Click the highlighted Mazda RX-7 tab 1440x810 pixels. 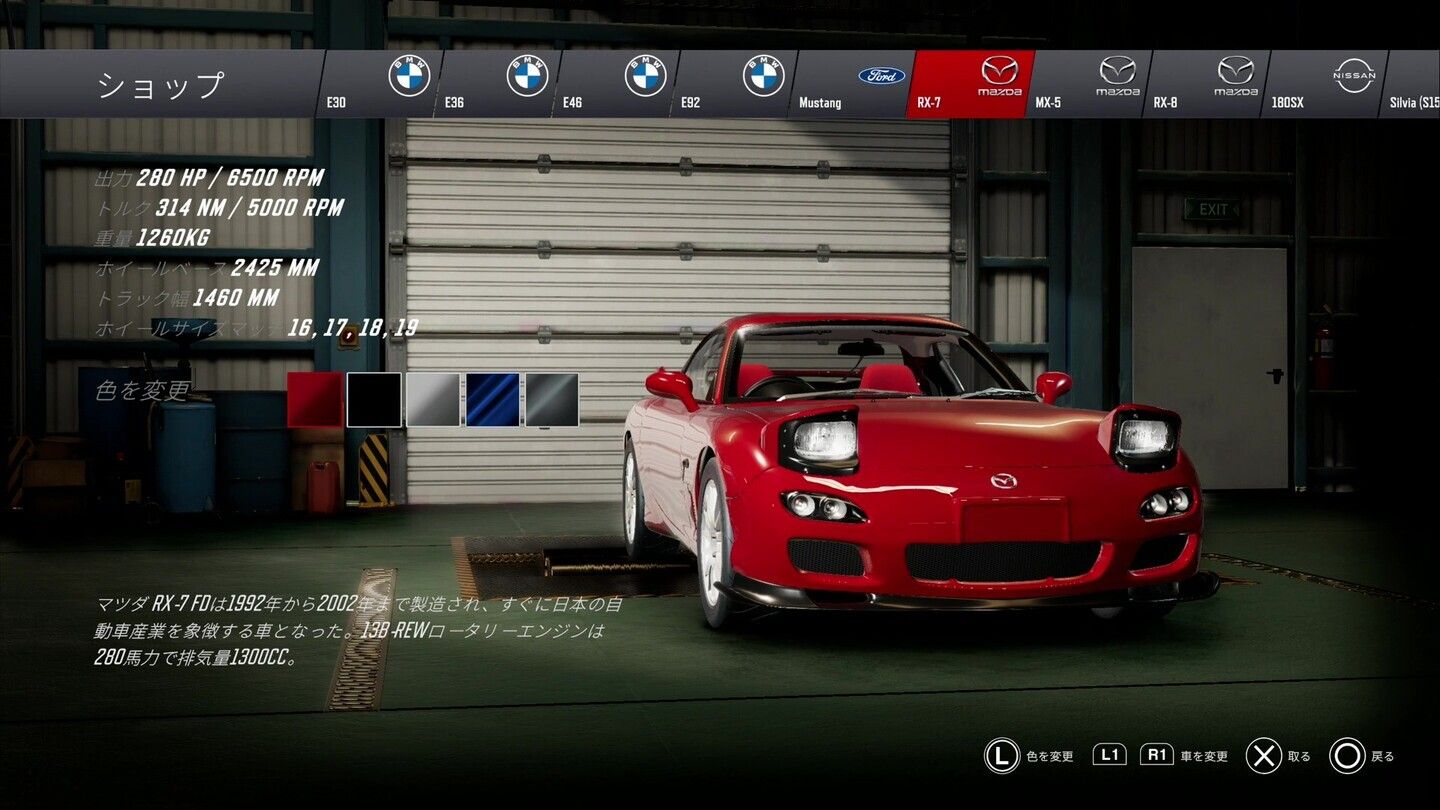click(970, 84)
